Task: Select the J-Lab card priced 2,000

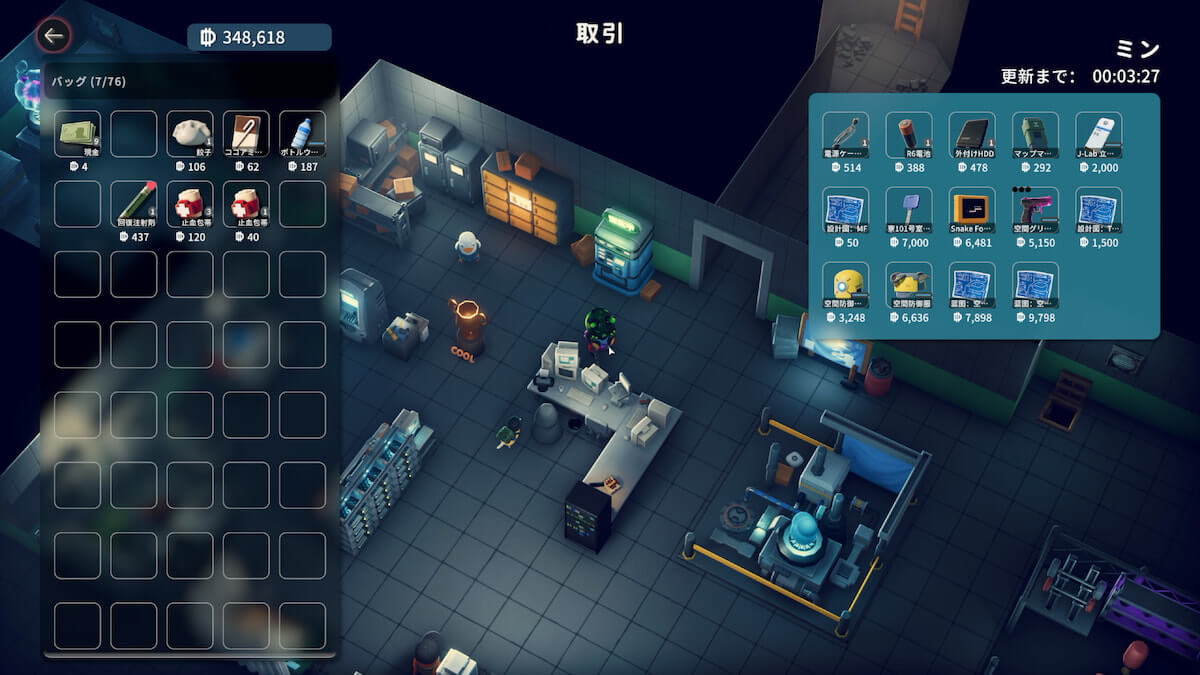Action: tap(1098, 135)
